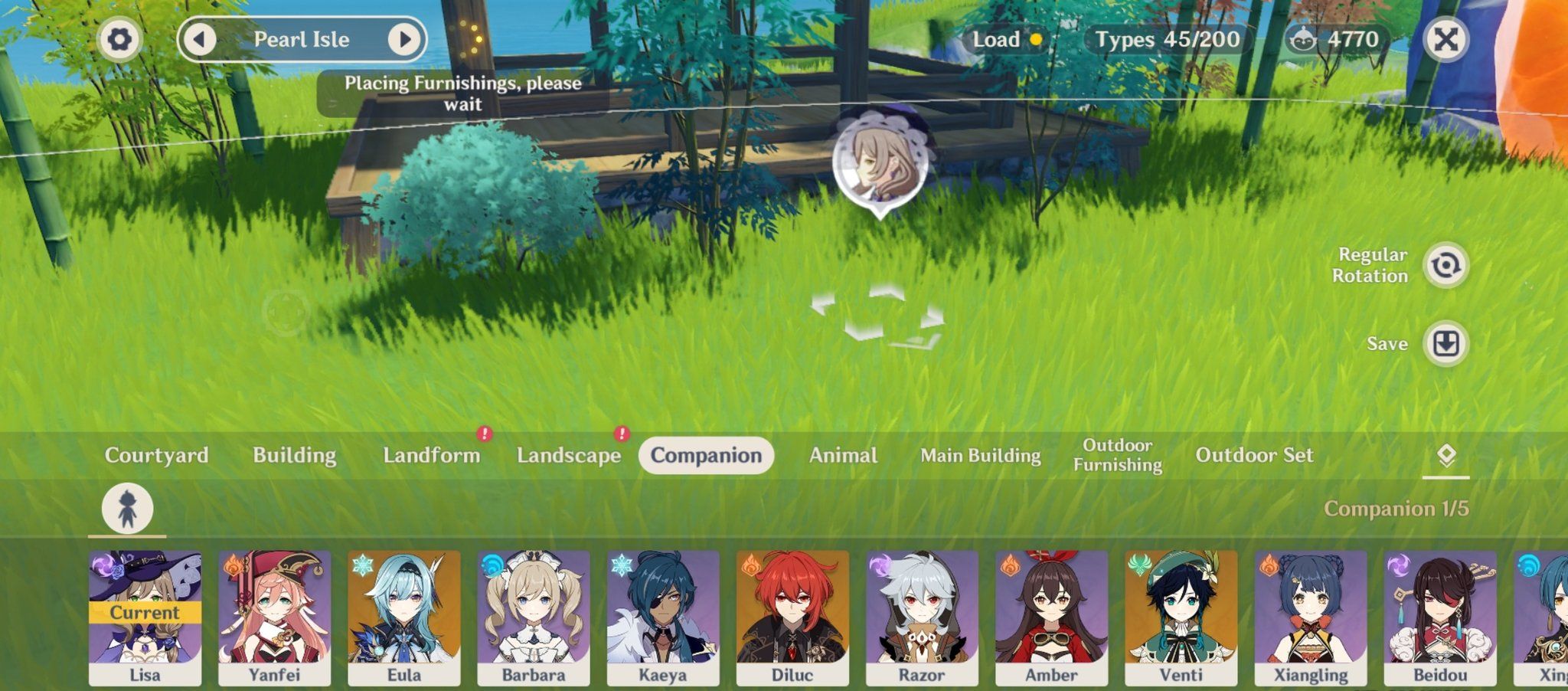Open the Outdoor Furnishing category
Viewport: 1568px width, 691px height.
pyautogui.click(x=1117, y=454)
